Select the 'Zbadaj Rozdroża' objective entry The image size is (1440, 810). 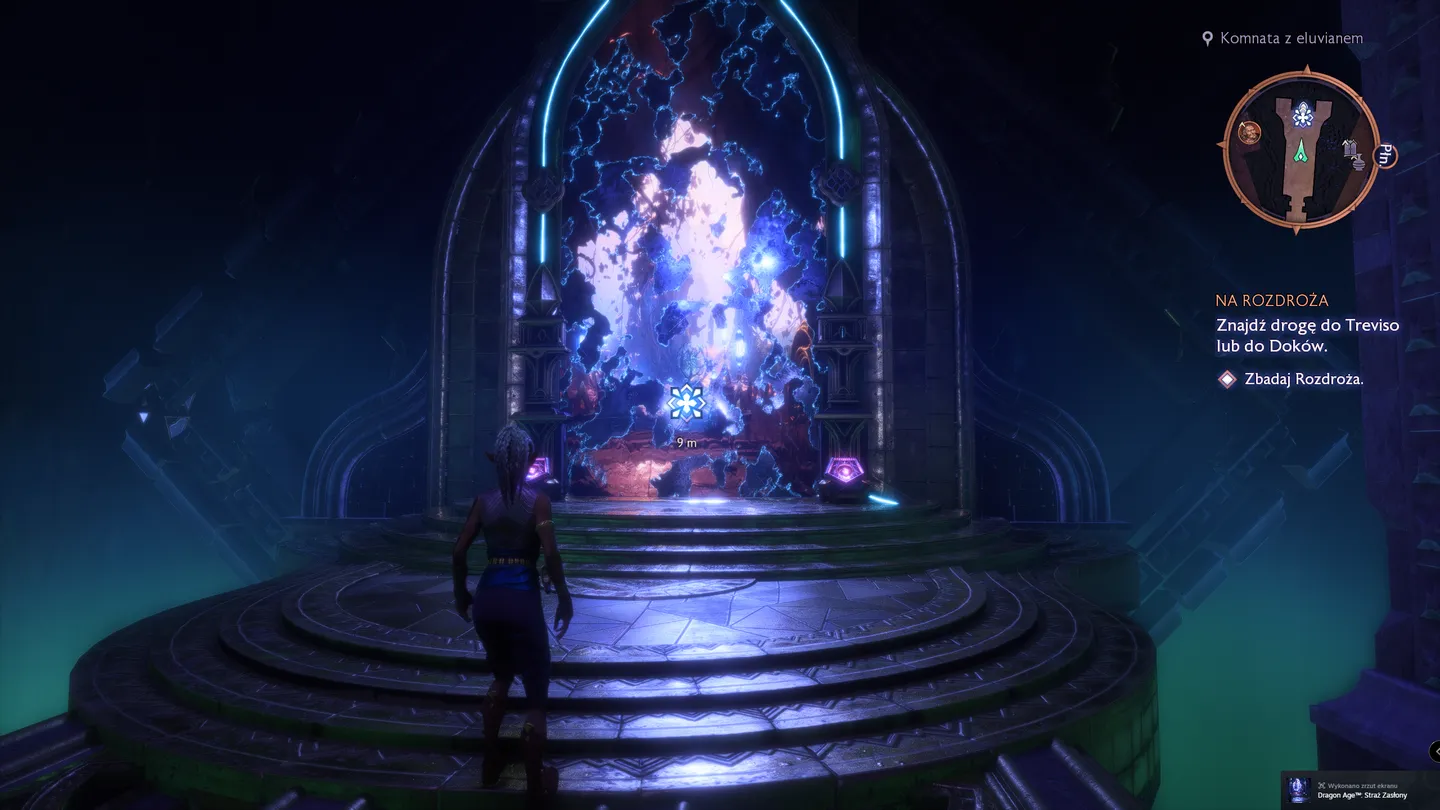(1303, 379)
